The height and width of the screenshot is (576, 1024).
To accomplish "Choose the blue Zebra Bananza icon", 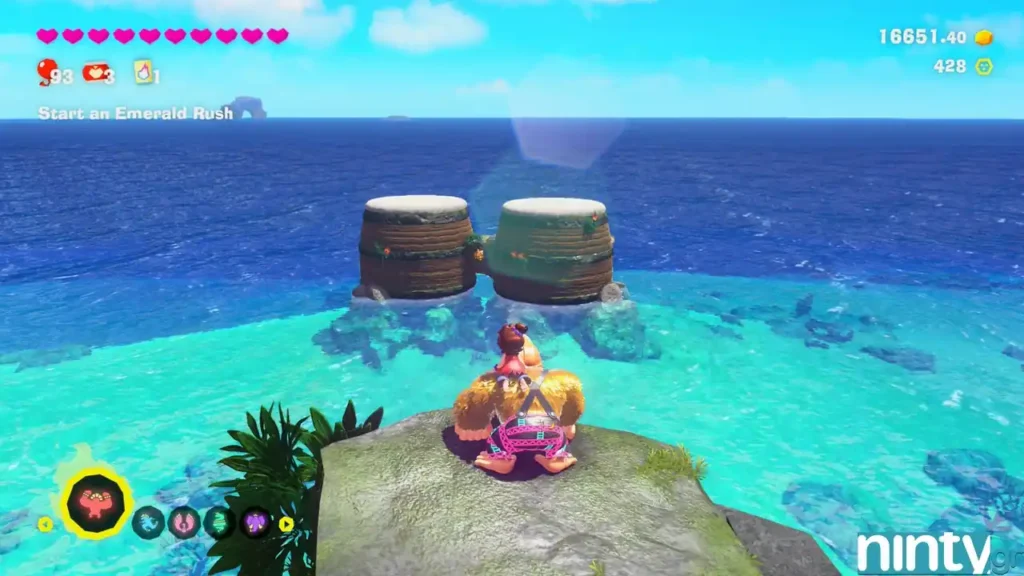I will (148, 522).
